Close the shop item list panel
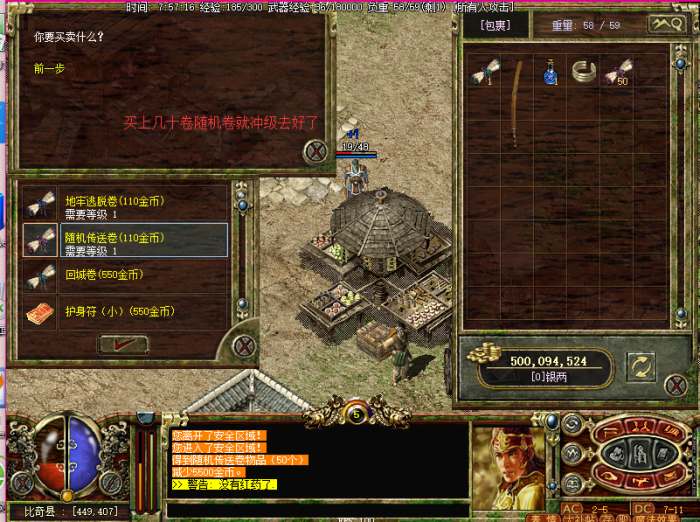 coord(243,347)
